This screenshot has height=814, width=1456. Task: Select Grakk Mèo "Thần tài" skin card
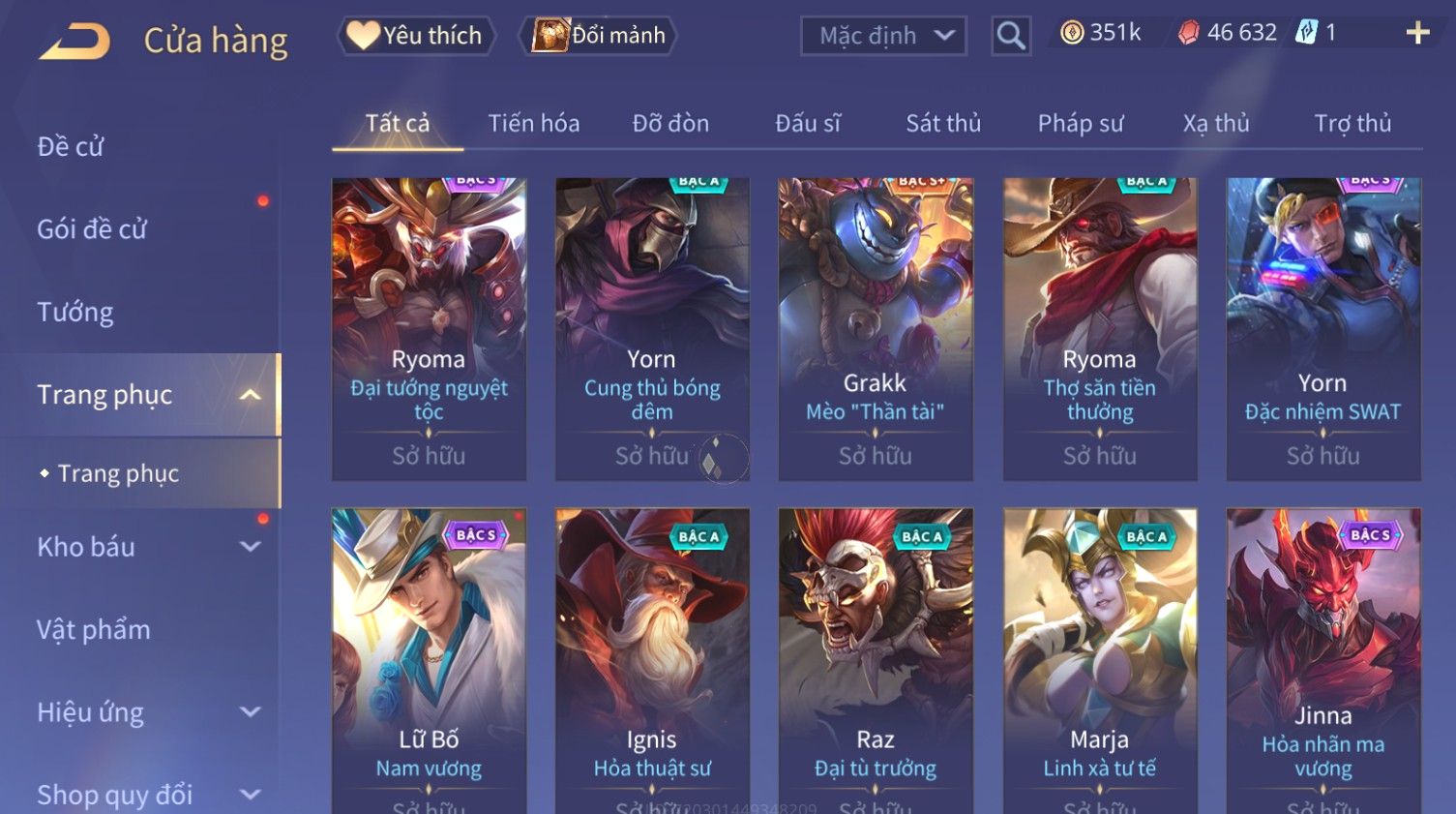[876, 329]
